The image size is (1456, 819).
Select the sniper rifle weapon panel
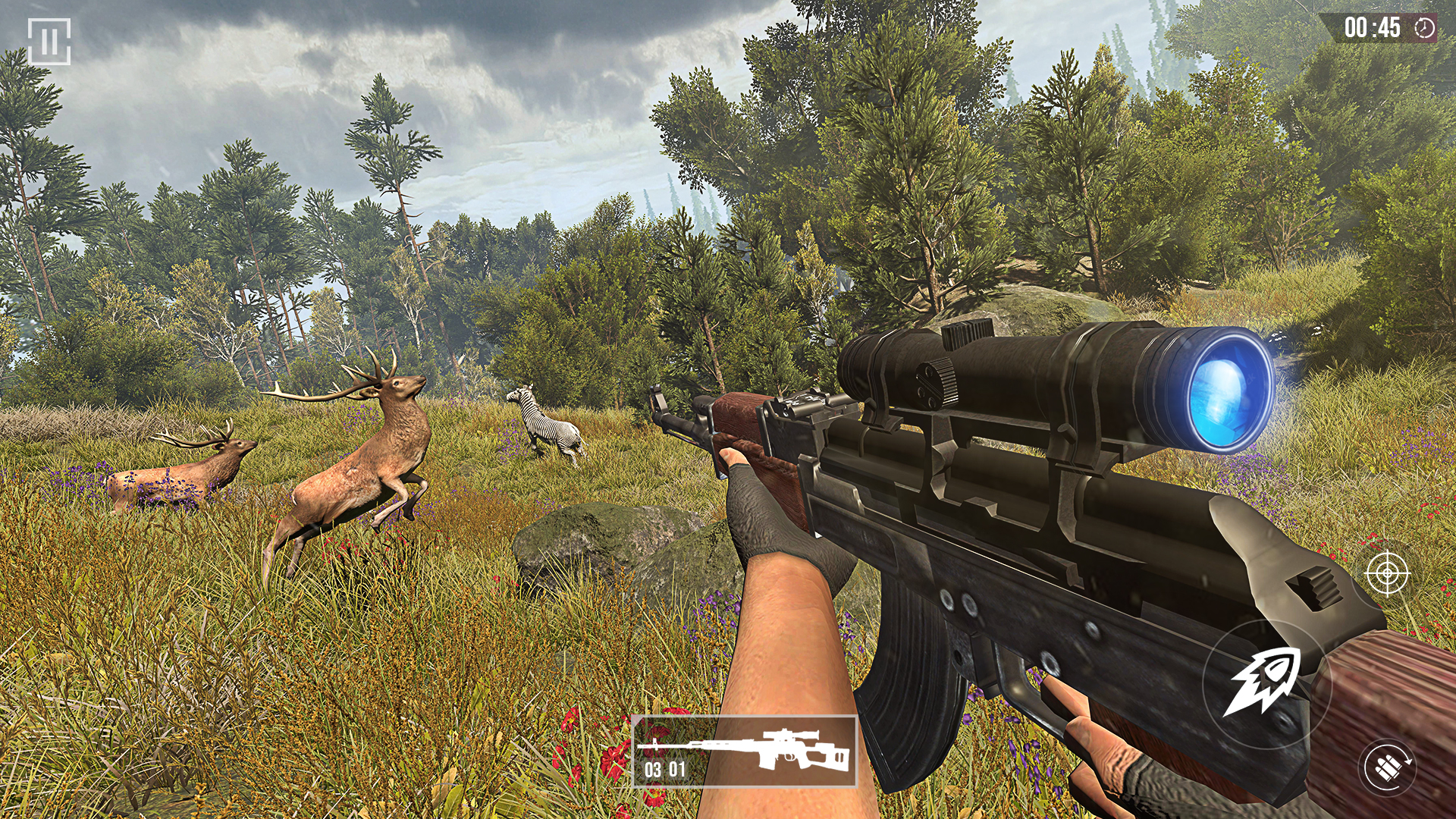coord(744,751)
